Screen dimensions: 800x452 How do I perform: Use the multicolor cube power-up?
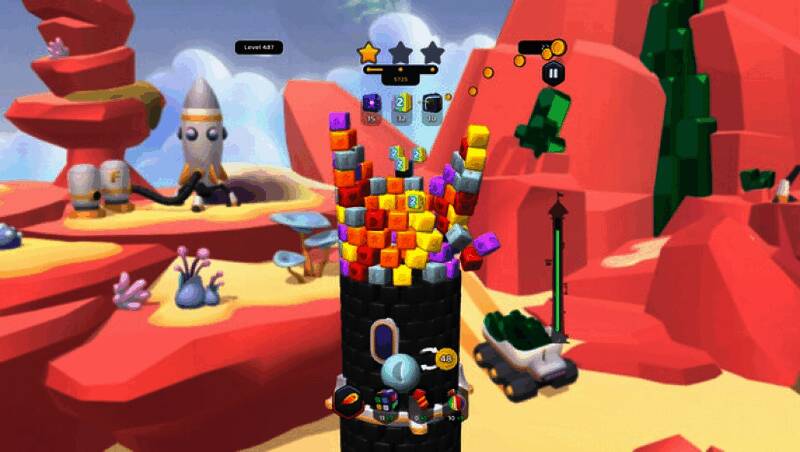(384, 402)
